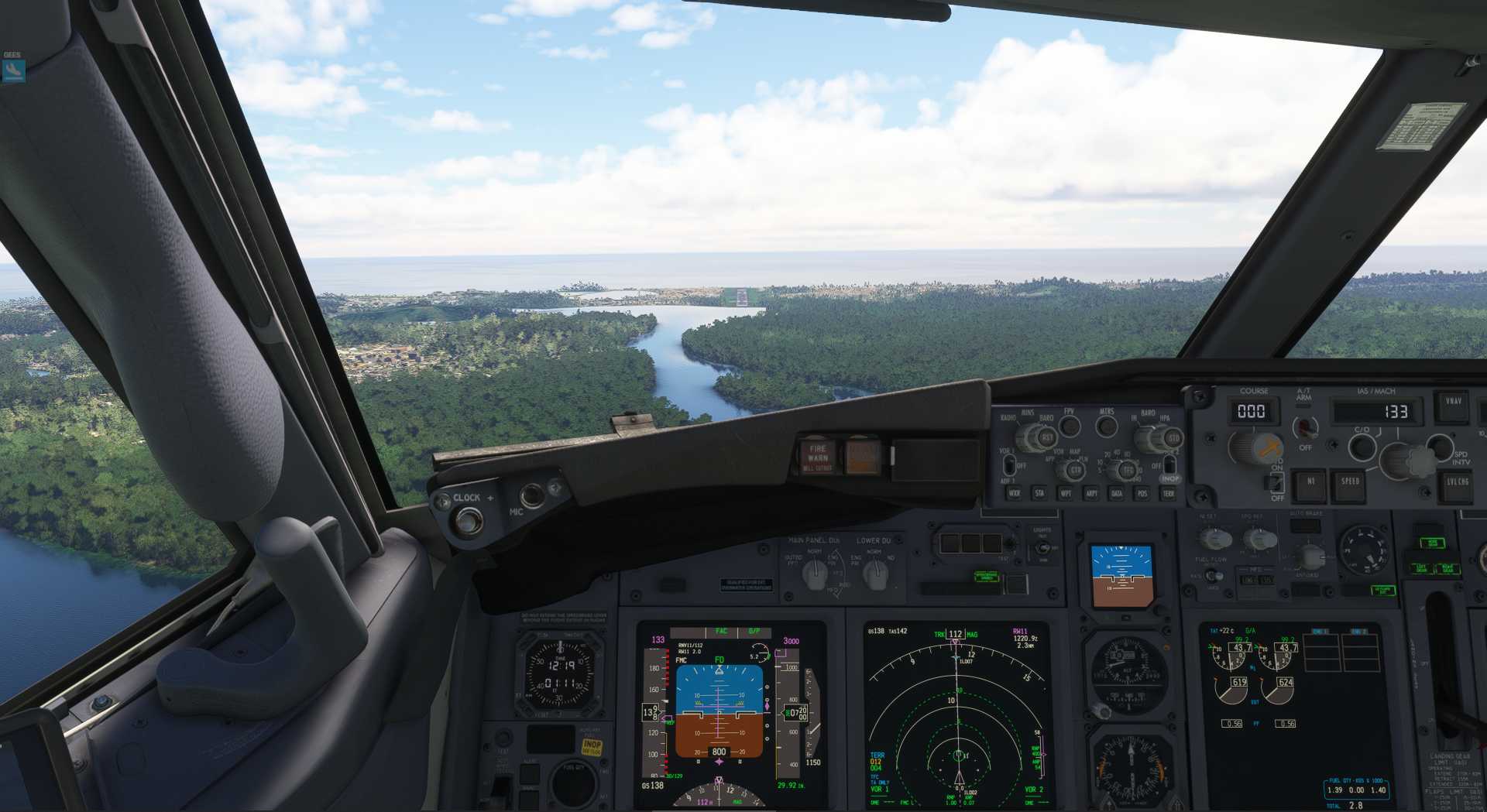Click the SPEED mode button
The height and width of the screenshot is (812, 1487).
[x=1350, y=483]
